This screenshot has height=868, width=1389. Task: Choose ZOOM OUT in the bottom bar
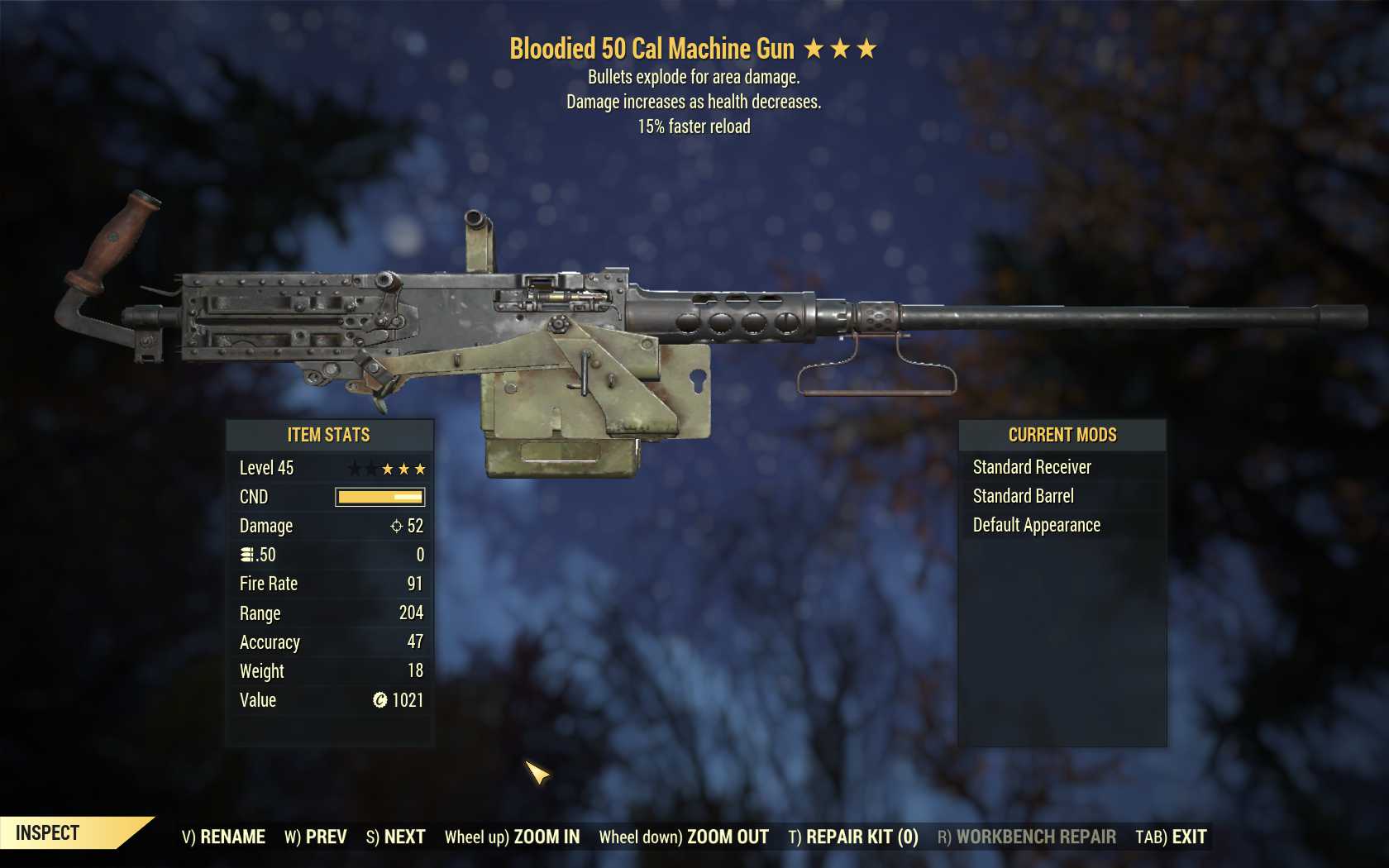click(x=684, y=837)
